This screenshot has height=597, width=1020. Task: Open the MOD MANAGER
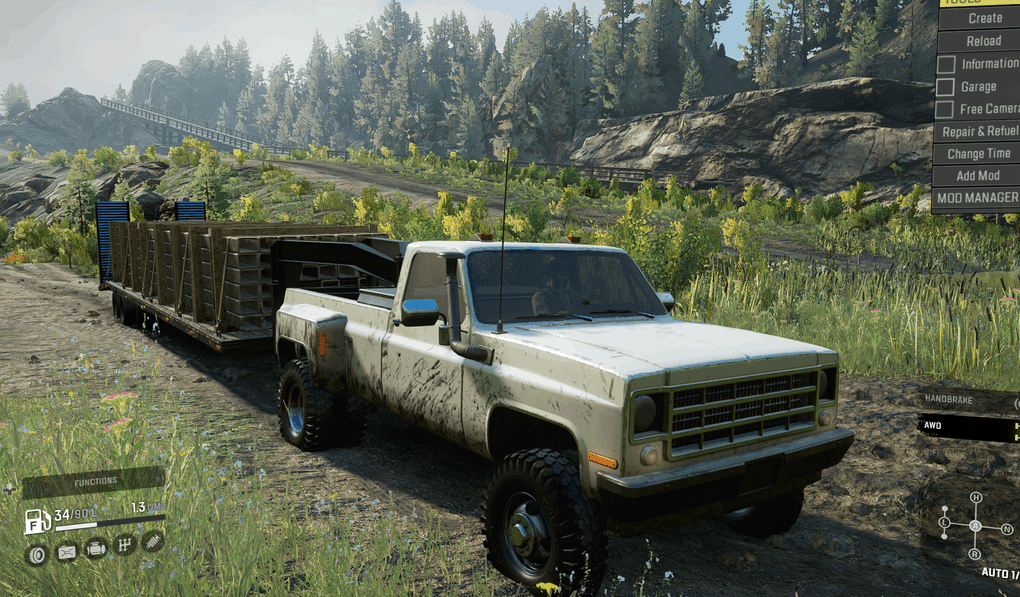coord(977,198)
